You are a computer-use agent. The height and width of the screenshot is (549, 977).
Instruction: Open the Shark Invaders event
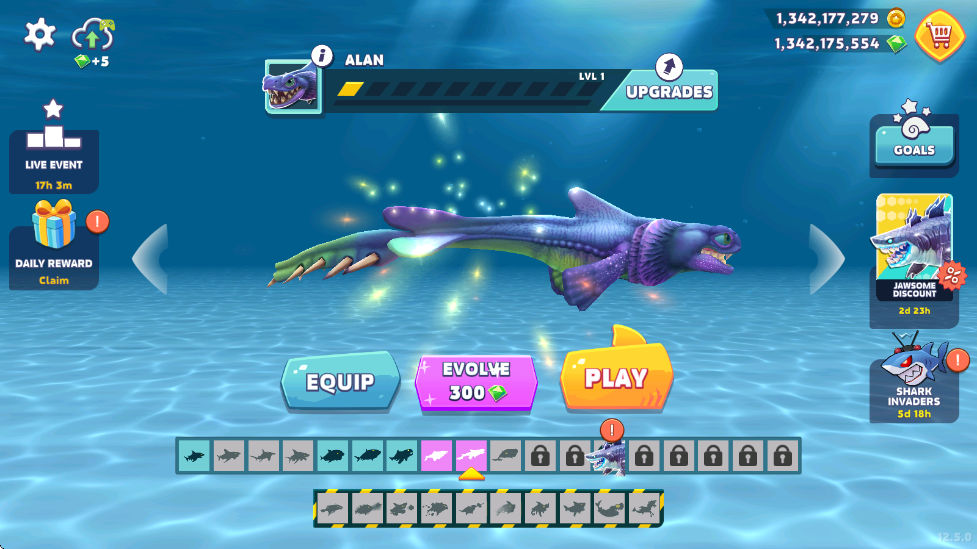(913, 378)
